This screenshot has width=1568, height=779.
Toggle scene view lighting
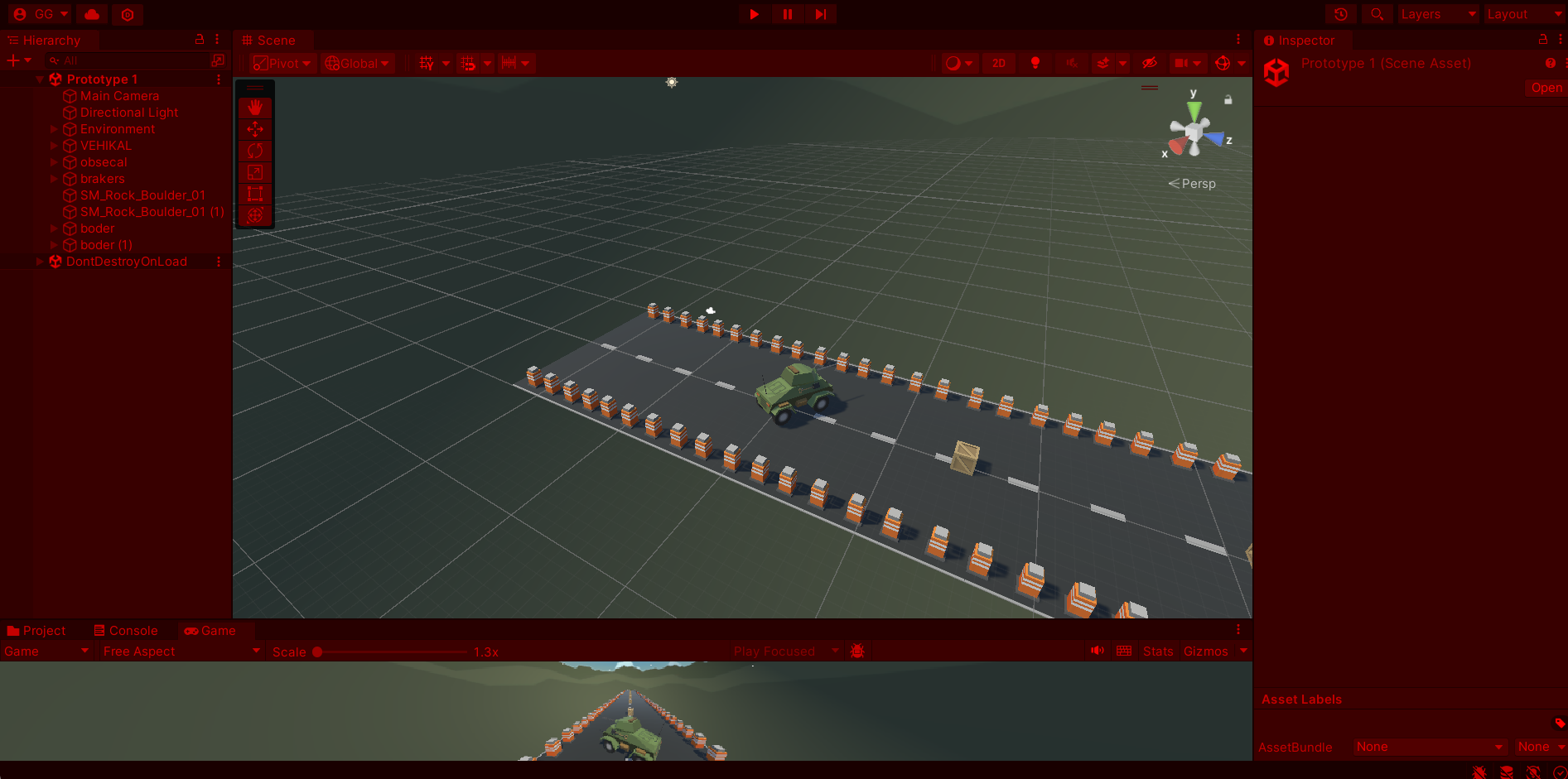(1035, 63)
